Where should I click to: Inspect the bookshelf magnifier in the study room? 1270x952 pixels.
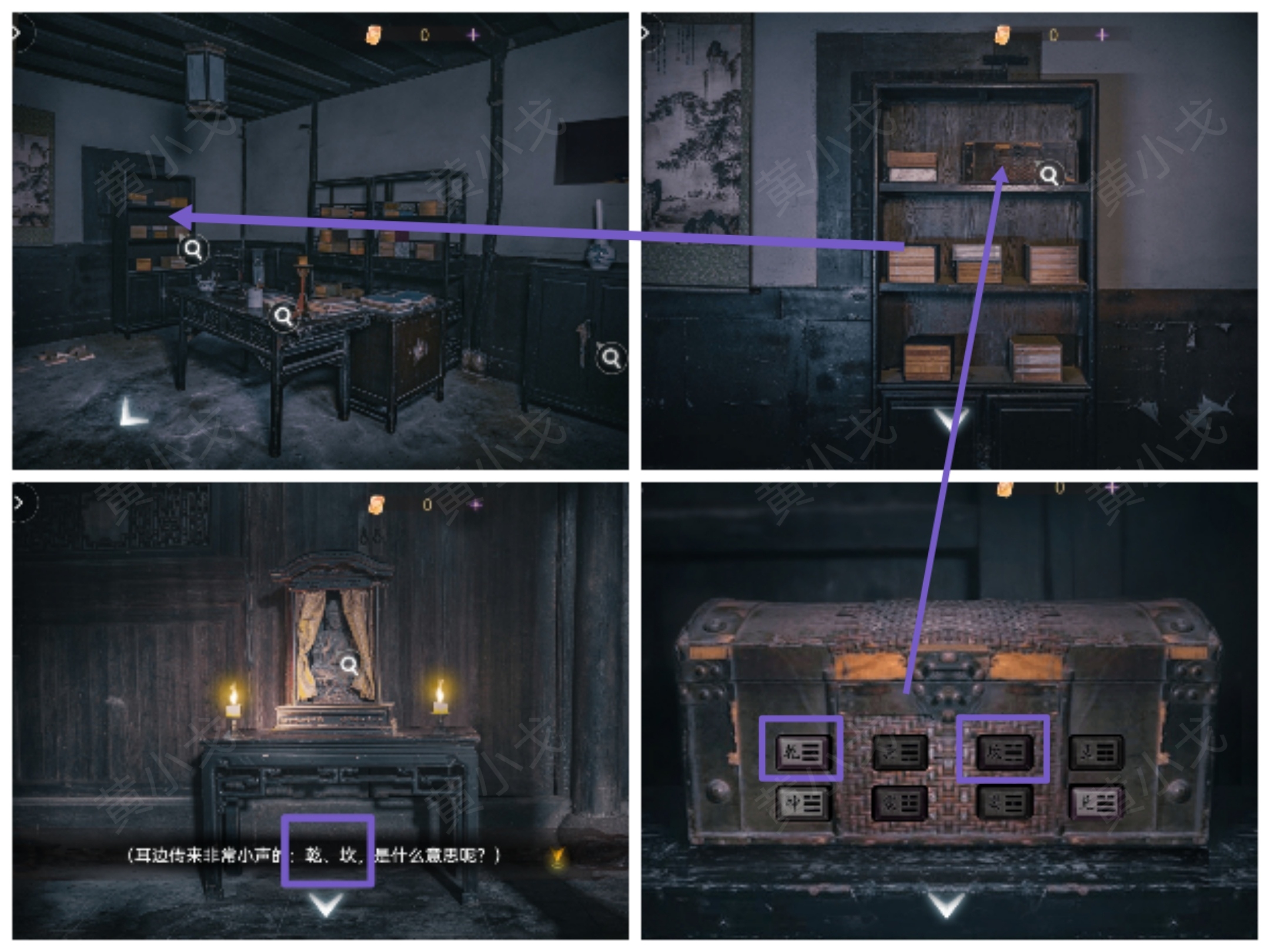pyautogui.click(x=193, y=250)
